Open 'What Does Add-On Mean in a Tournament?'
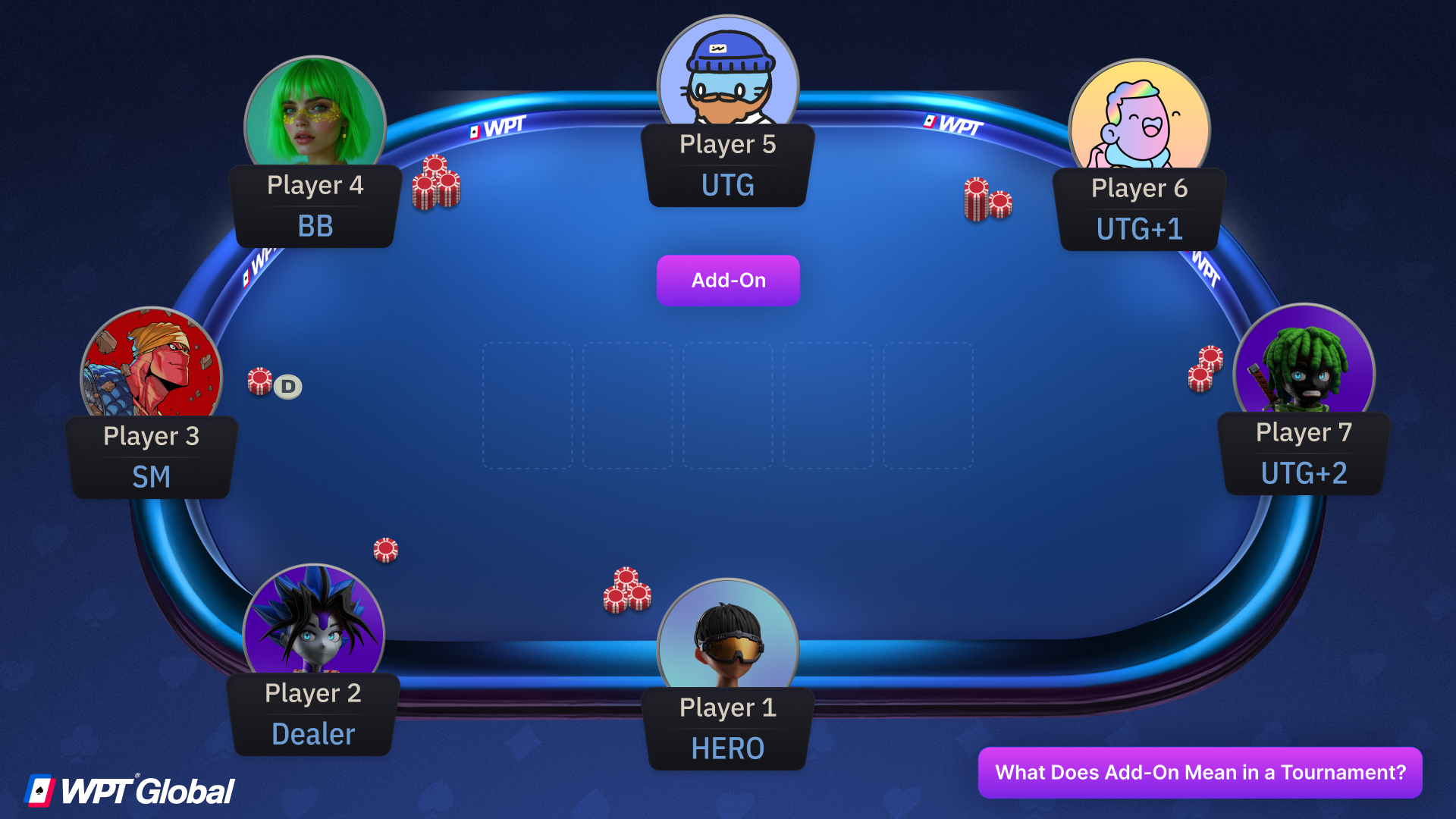Viewport: 1456px width, 819px height. 1200,773
